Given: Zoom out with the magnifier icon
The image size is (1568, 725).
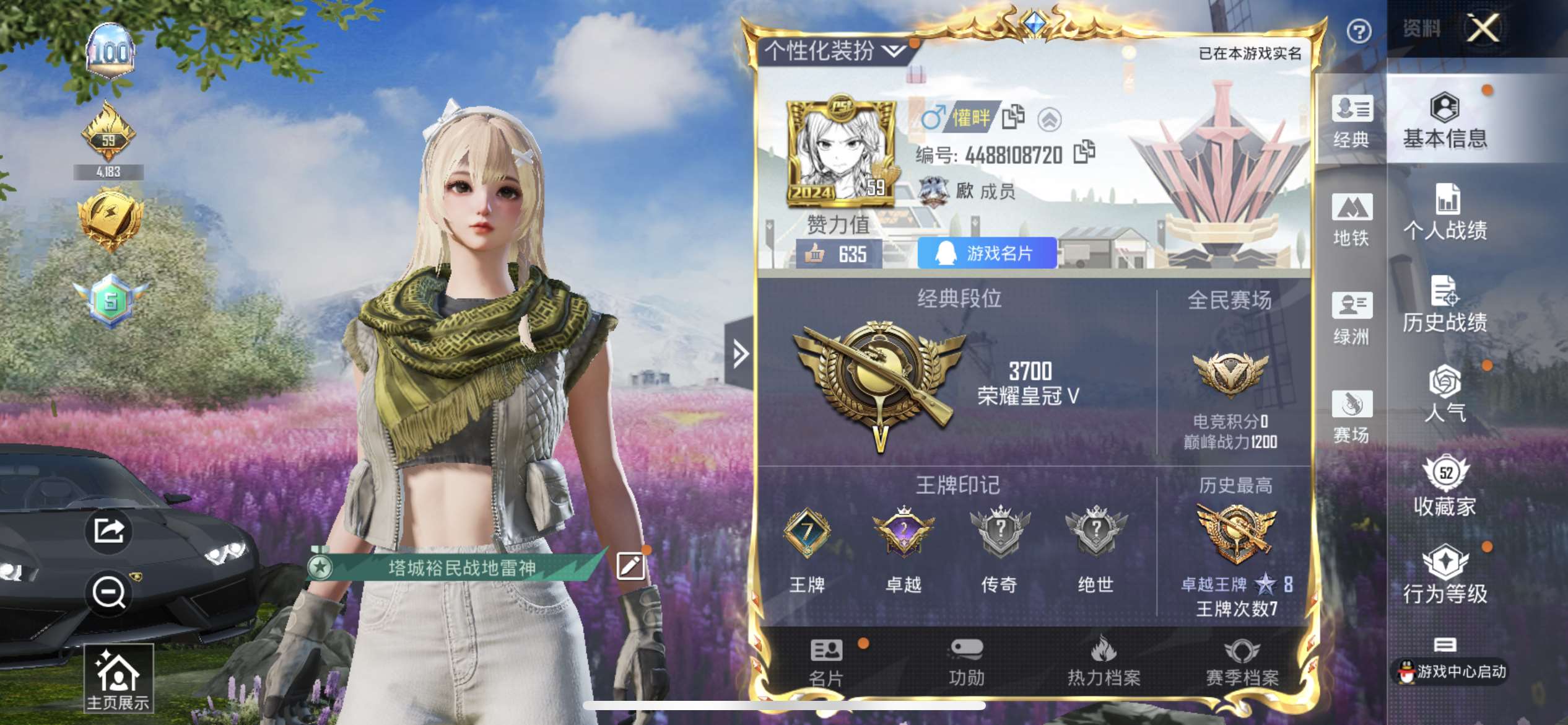Looking at the screenshot, I should (108, 593).
